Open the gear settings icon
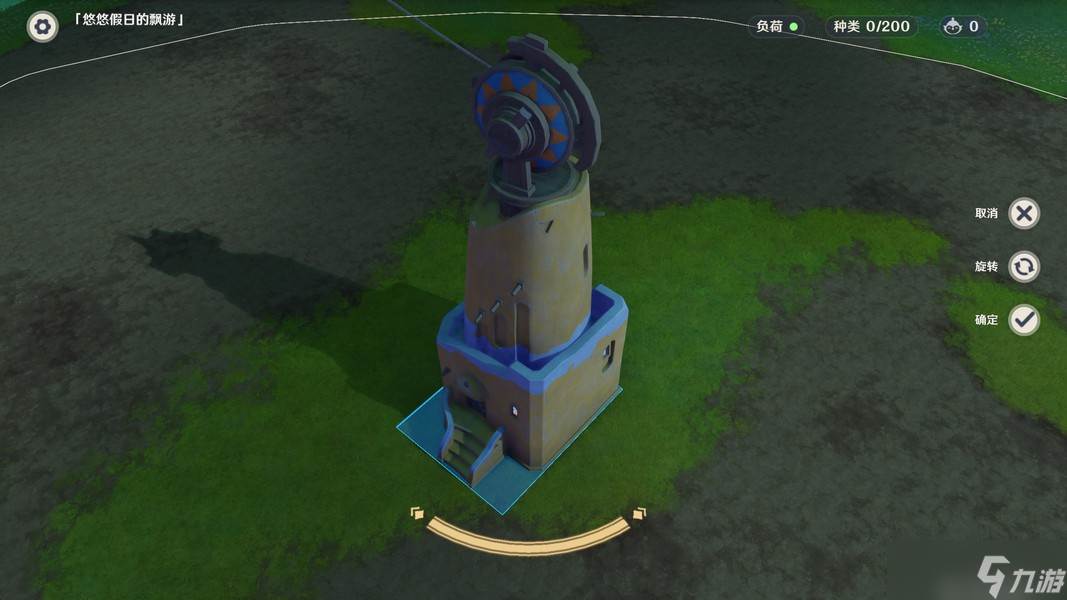This screenshot has width=1067, height=600. point(42,26)
